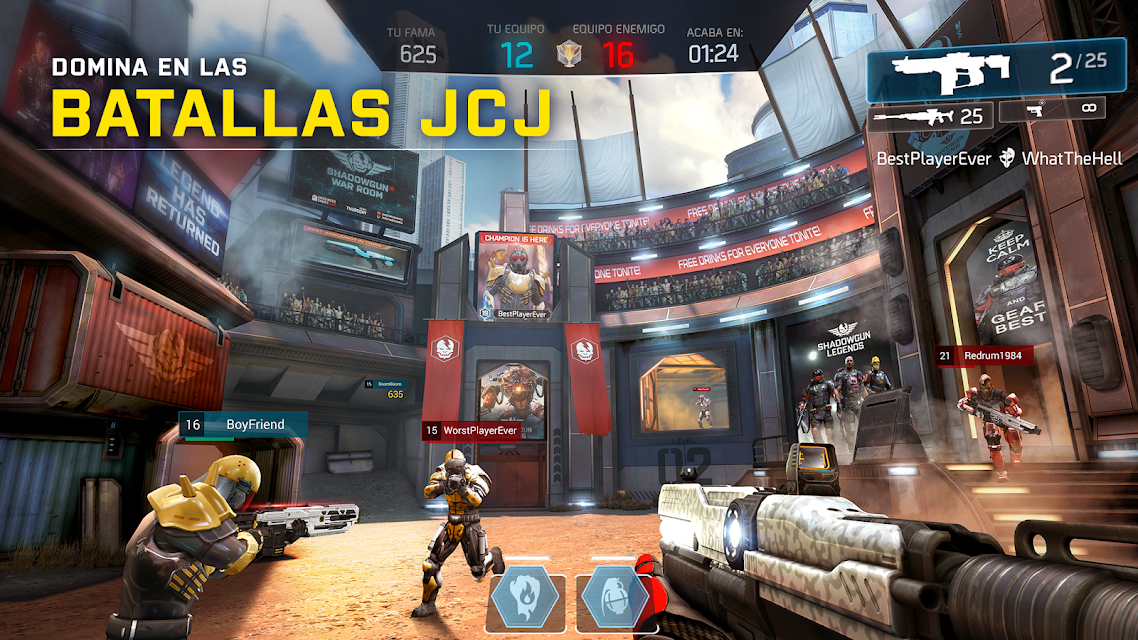Activate the flame skull ability button
This screenshot has height=640, width=1138.
(526, 598)
